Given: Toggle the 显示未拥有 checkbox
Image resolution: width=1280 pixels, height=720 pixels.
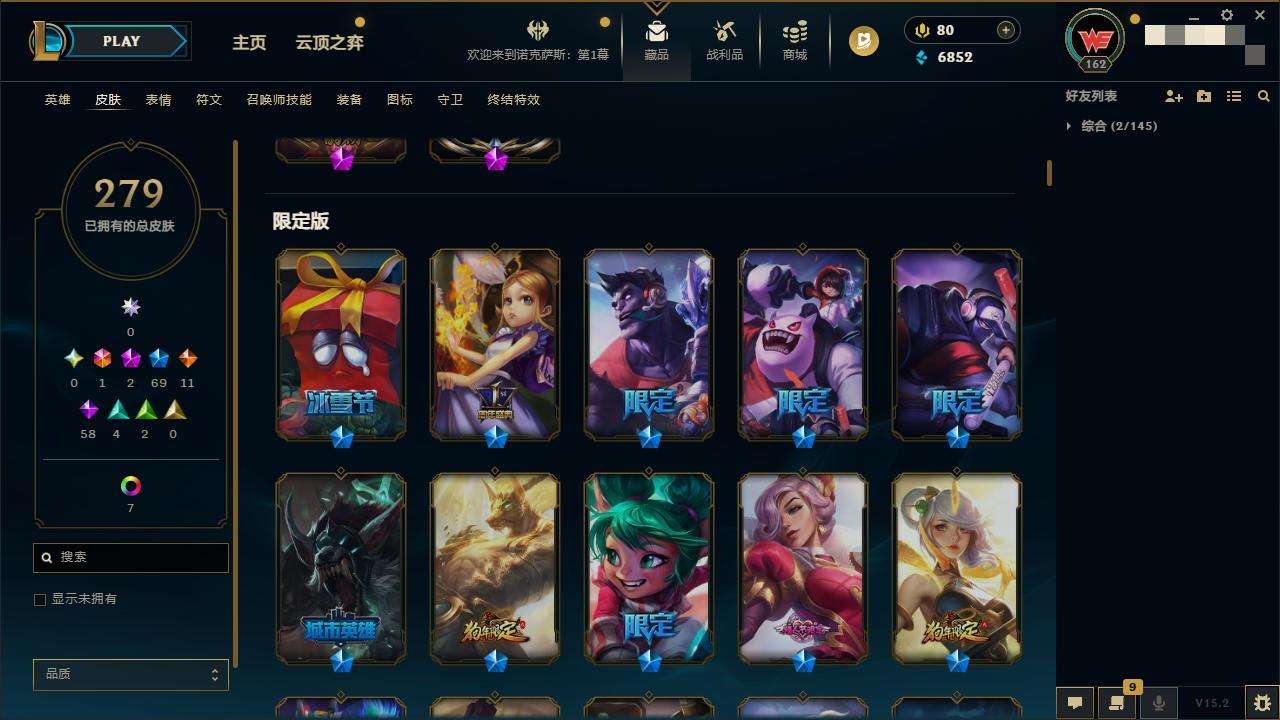Looking at the screenshot, I should [x=40, y=599].
